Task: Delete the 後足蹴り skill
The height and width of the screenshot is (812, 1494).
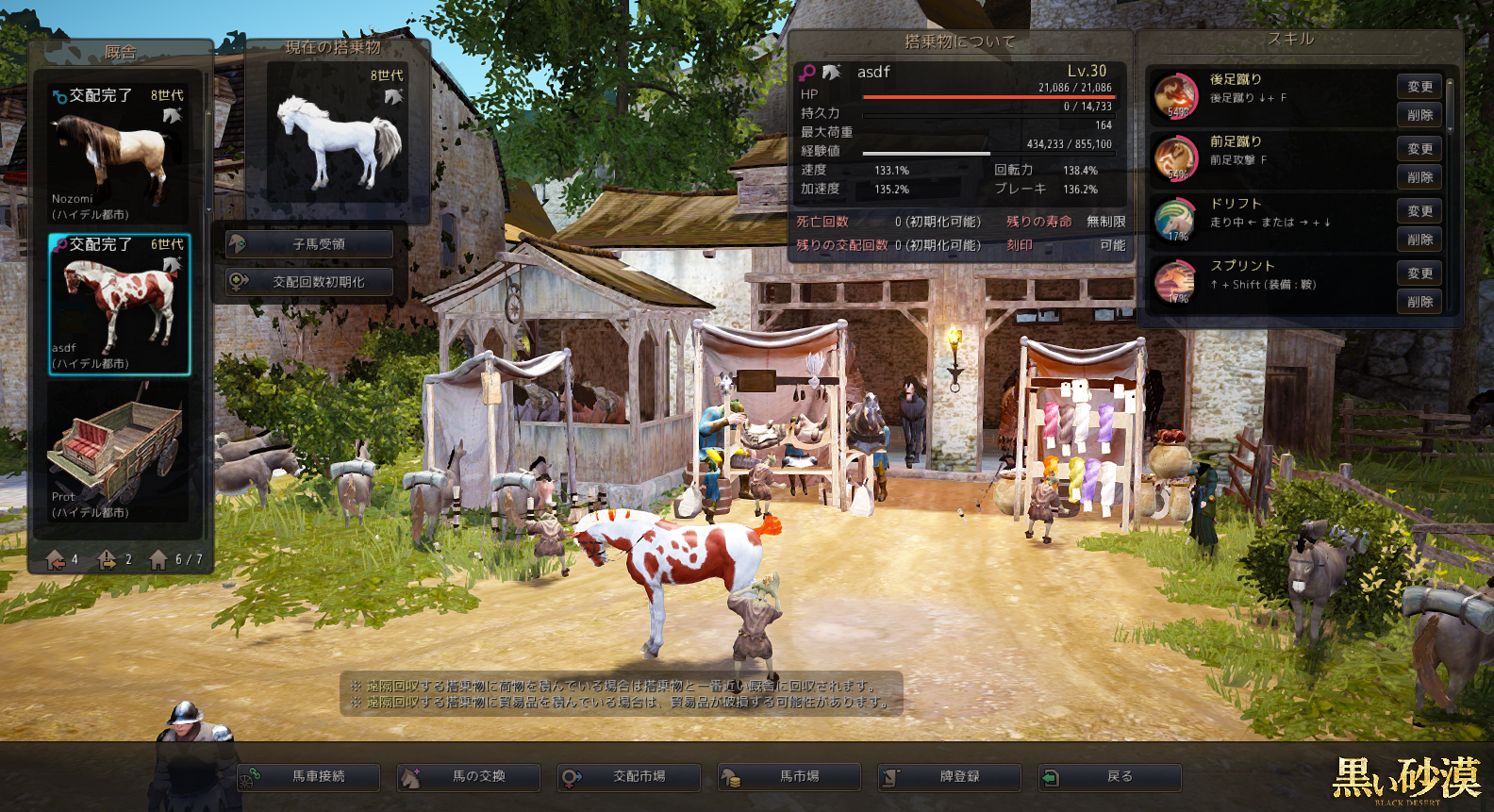Action: [x=1419, y=115]
